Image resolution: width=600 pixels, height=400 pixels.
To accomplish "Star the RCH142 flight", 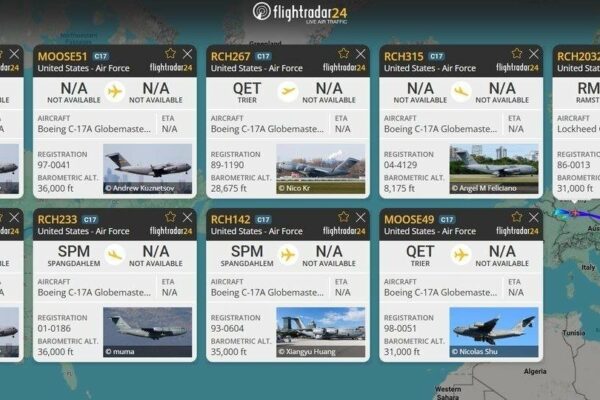I will click(343, 217).
